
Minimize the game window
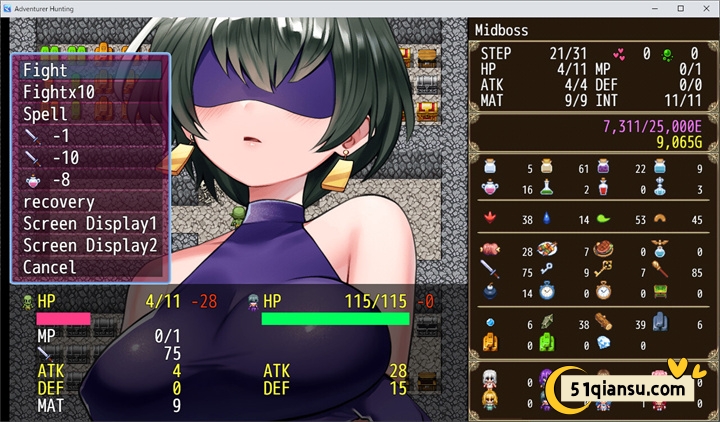coord(653,9)
